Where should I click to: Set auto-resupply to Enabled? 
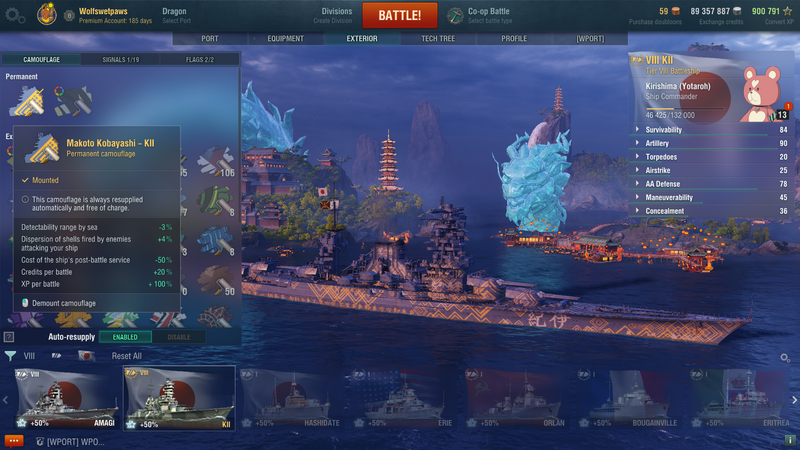point(125,337)
